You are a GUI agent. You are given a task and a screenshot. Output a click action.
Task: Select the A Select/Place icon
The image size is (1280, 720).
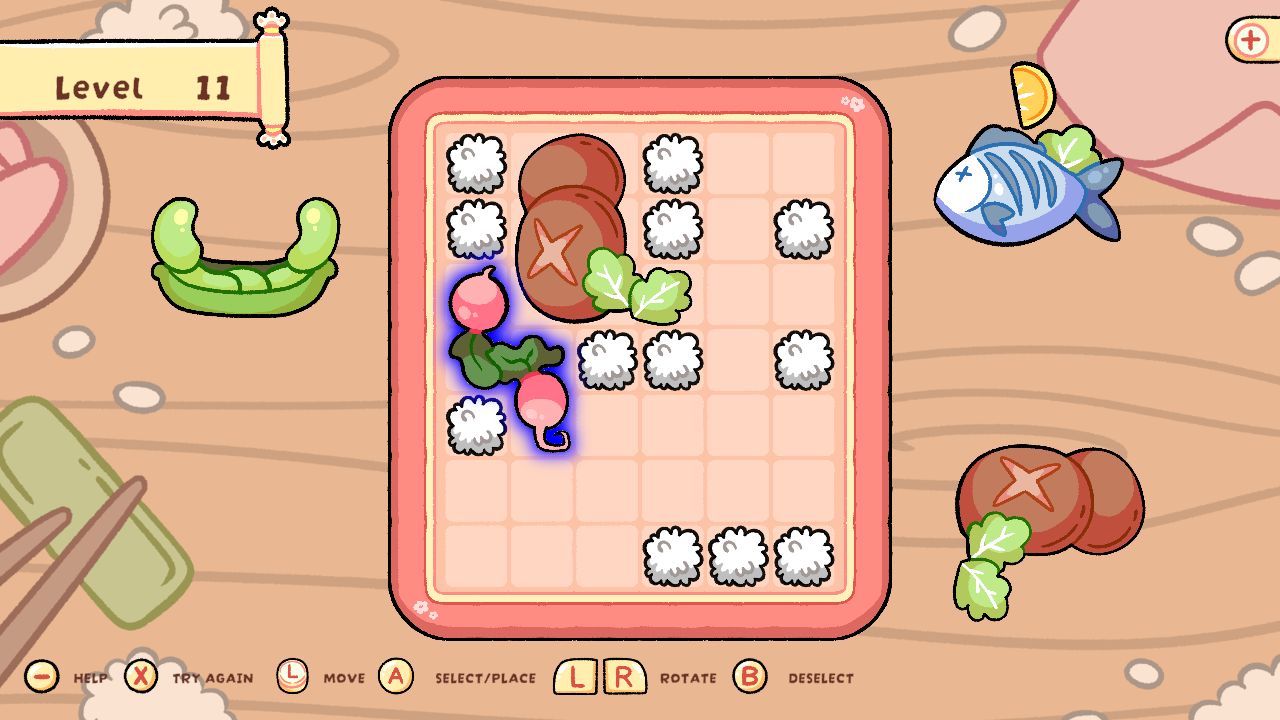coord(396,676)
